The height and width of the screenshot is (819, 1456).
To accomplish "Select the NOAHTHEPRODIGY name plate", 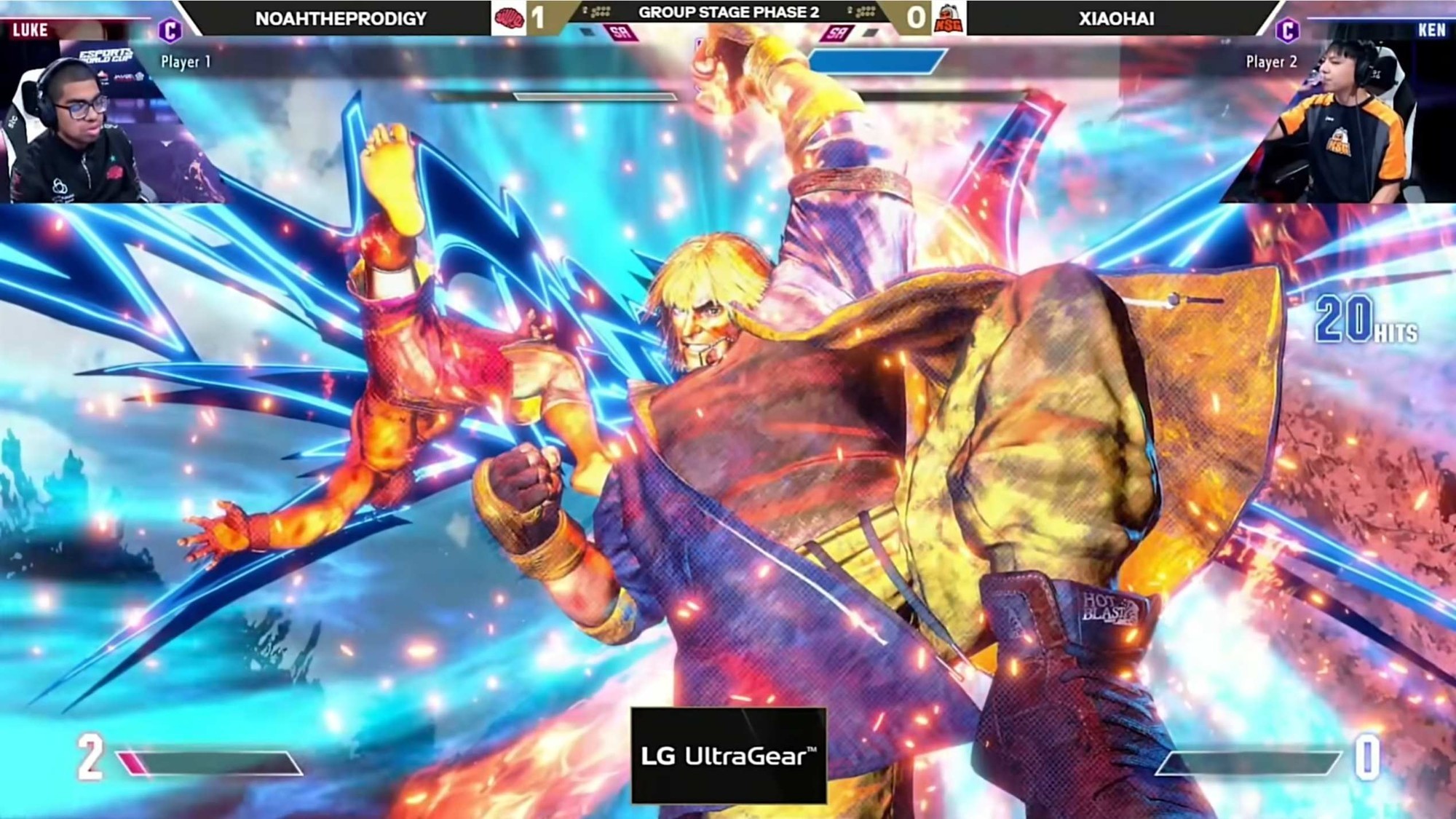I will tap(341, 18).
